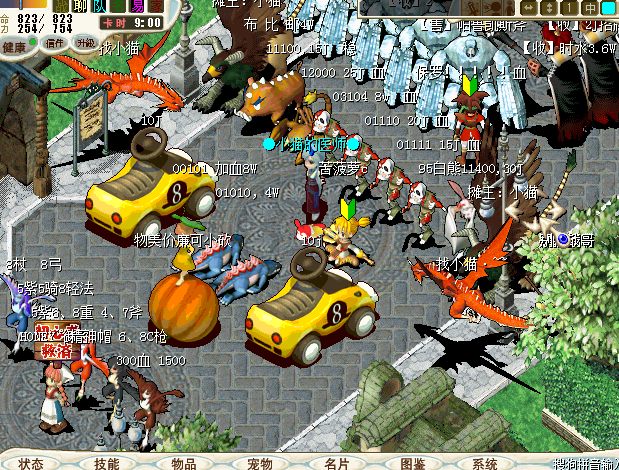
Task: Open the 物品 items menu
Action: click(x=184, y=463)
